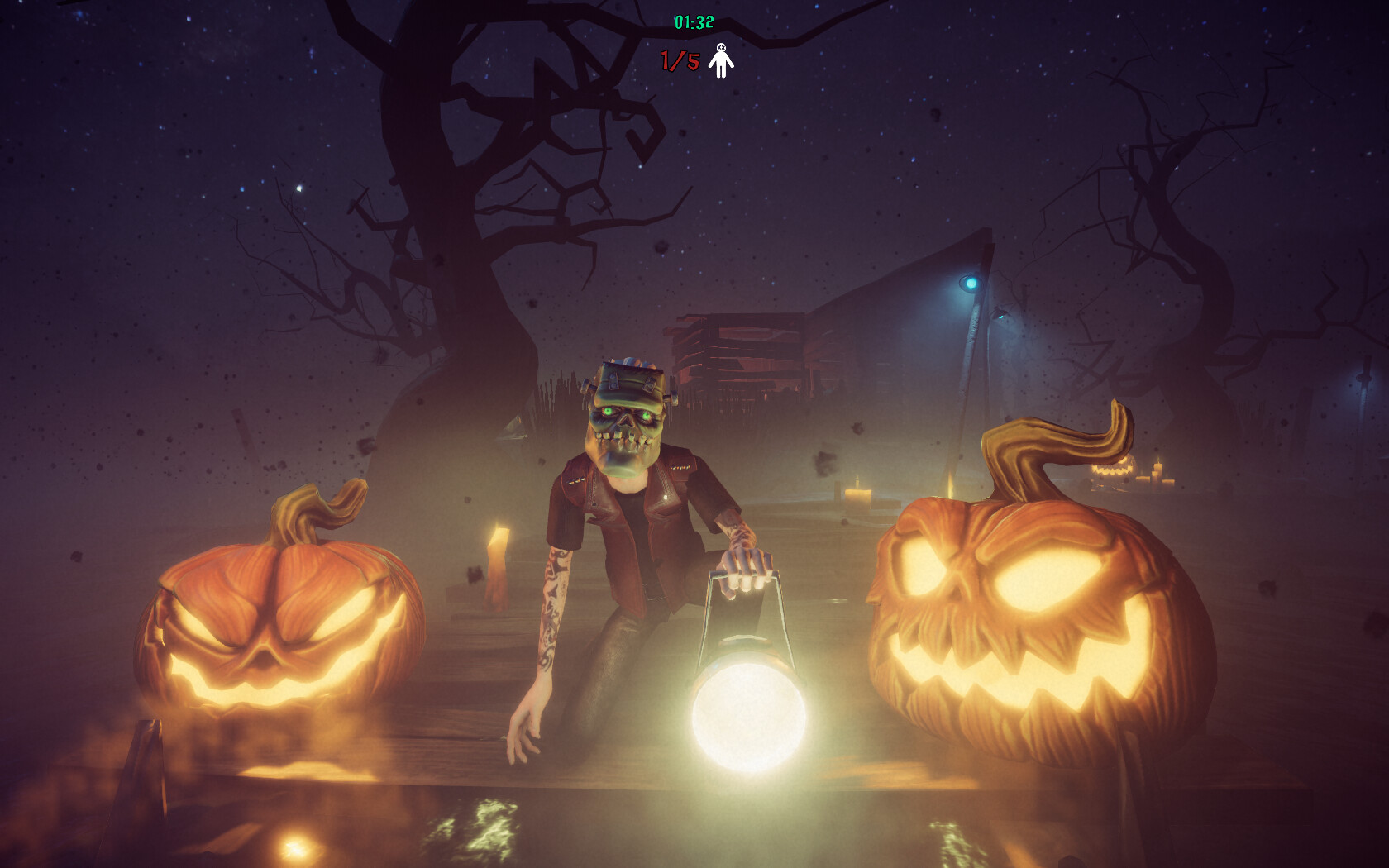The height and width of the screenshot is (868, 1389).
Task: Click the blue lamp on the post
Action: (972, 282)
